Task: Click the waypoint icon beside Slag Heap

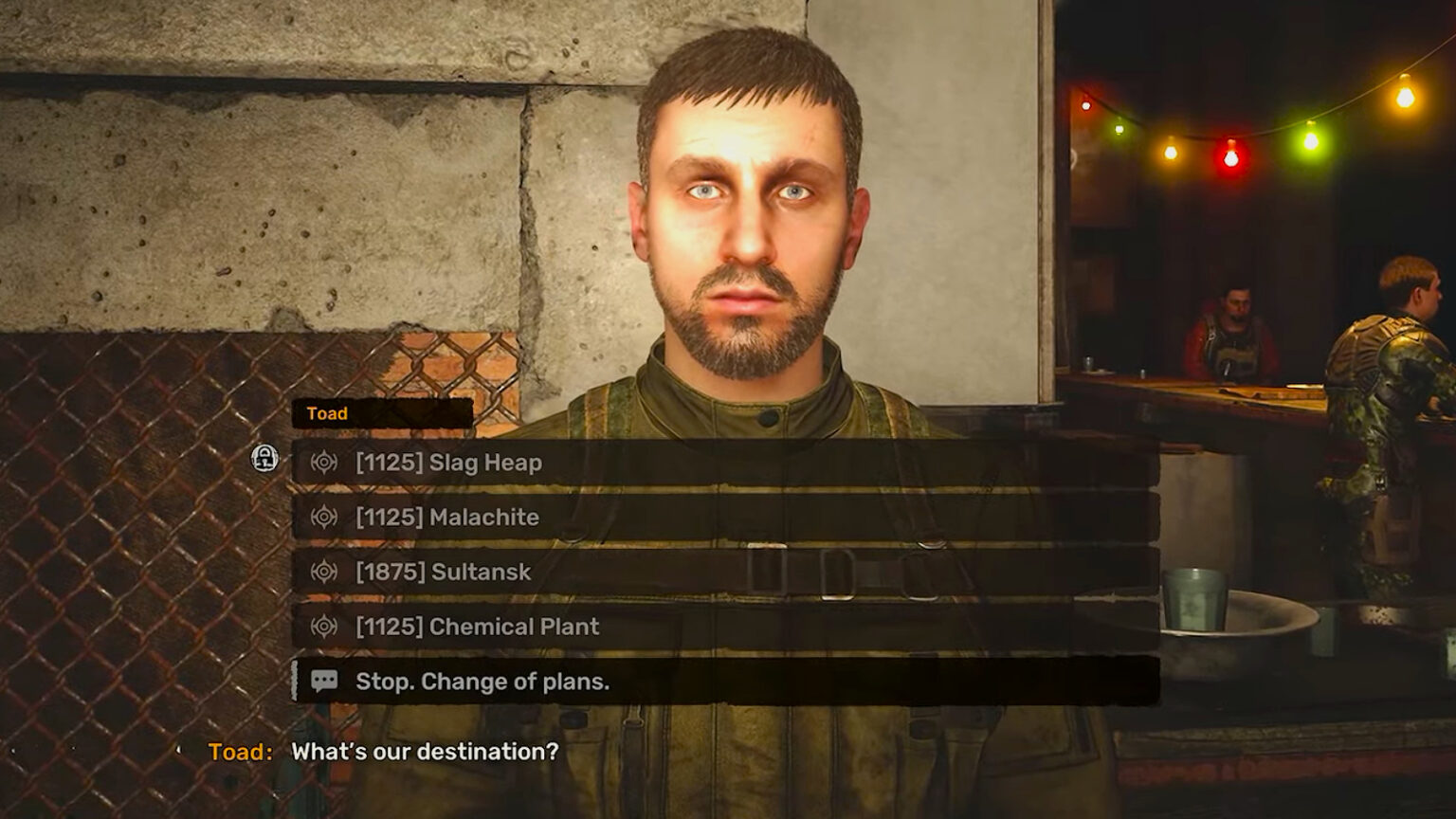Action: click(x=323, y=464)
